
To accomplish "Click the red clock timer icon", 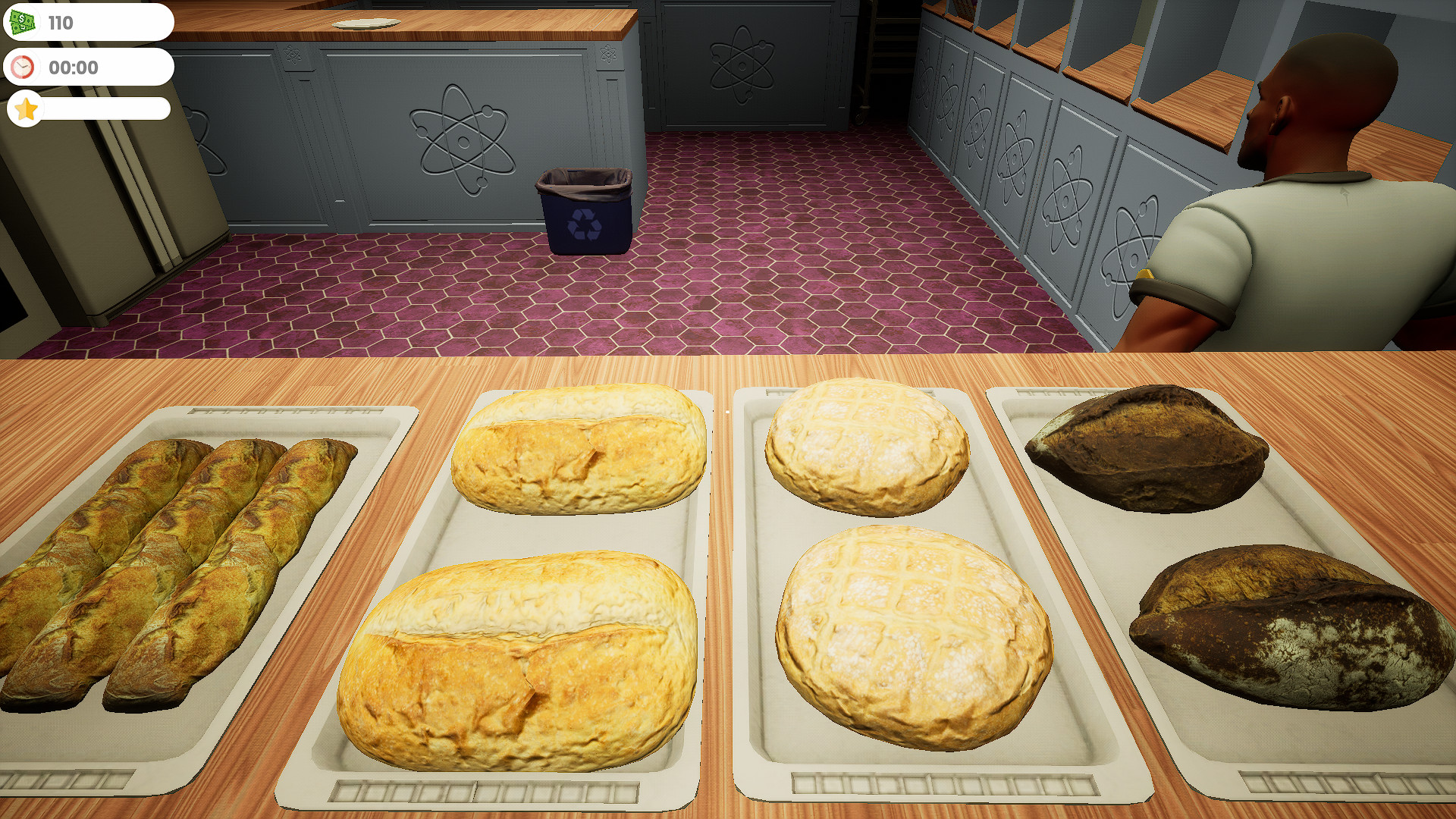I will point(23,67).
